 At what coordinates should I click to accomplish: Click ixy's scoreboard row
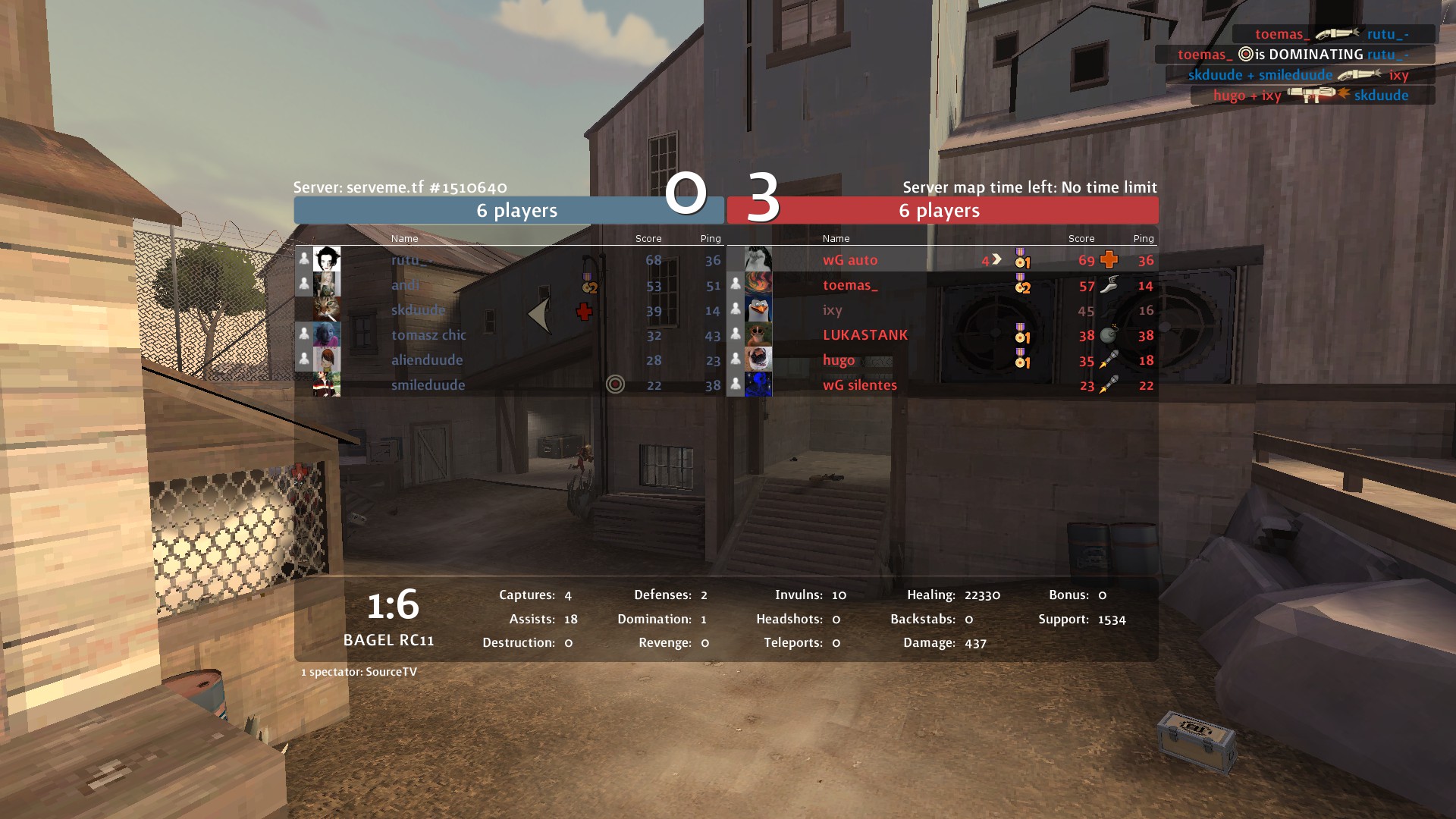point(941,310)
